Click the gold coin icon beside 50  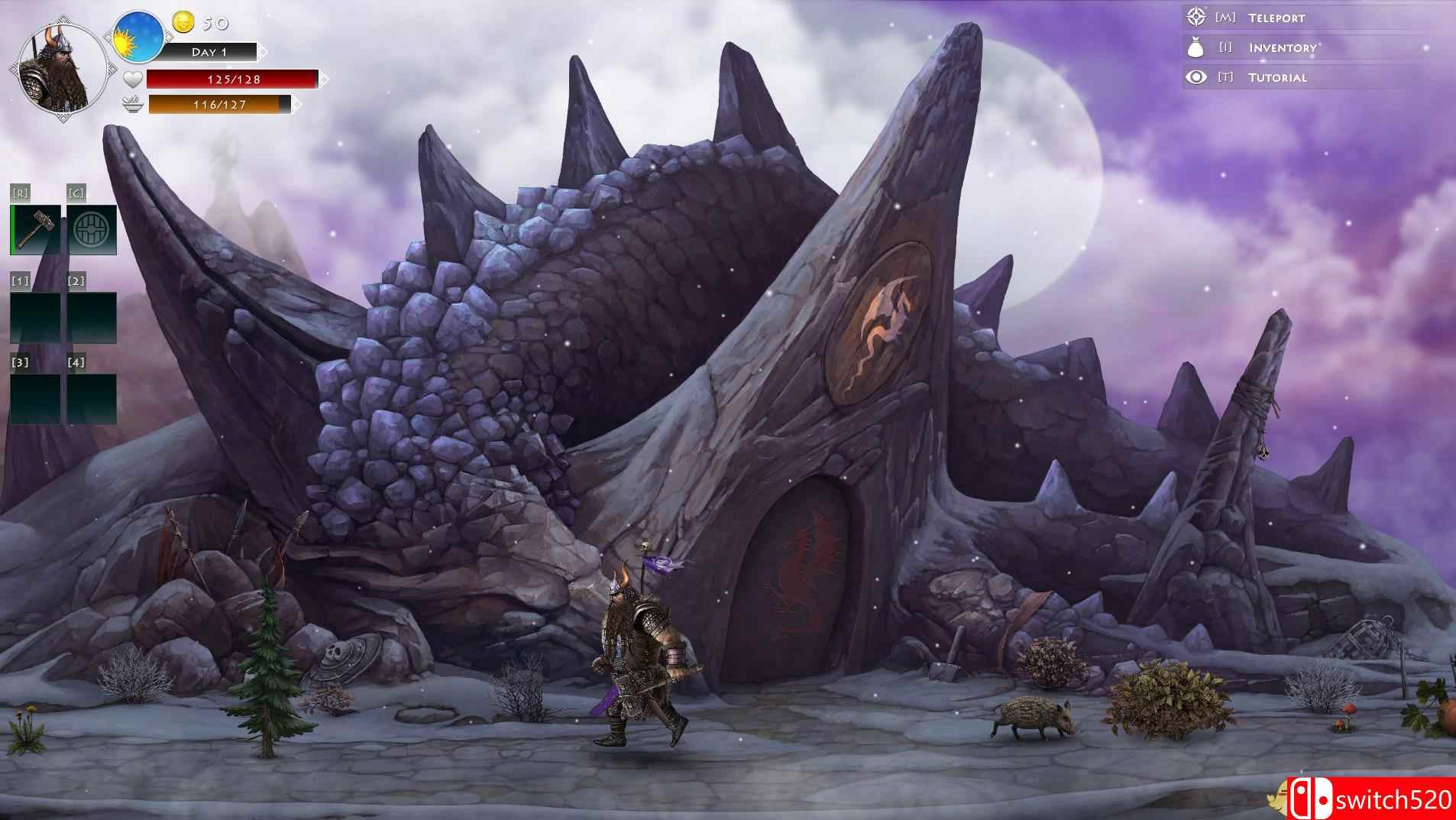pos(183,23)
